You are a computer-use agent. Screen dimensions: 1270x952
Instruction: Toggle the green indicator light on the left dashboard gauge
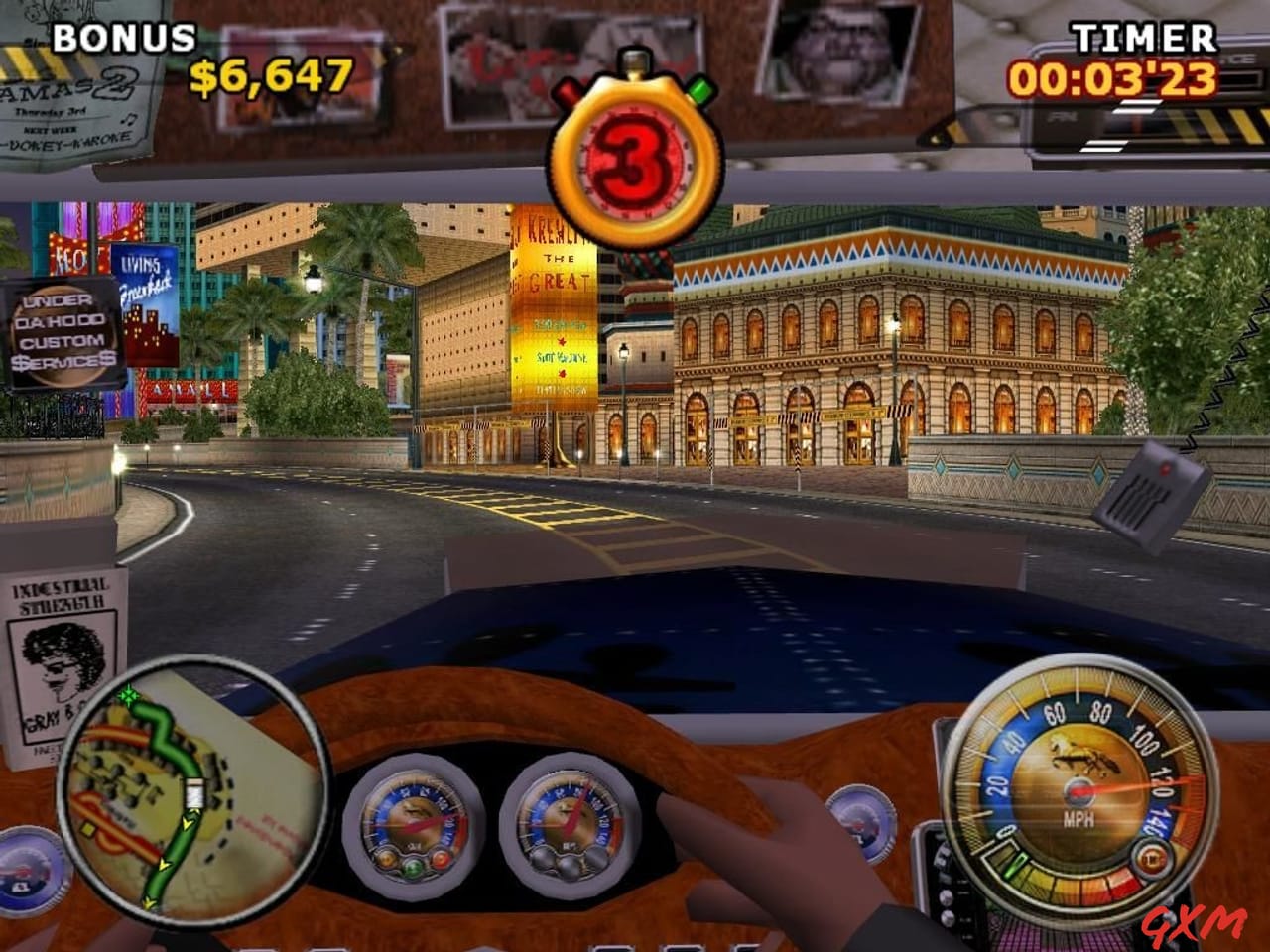pyautogui.click(x=413, y=869)
